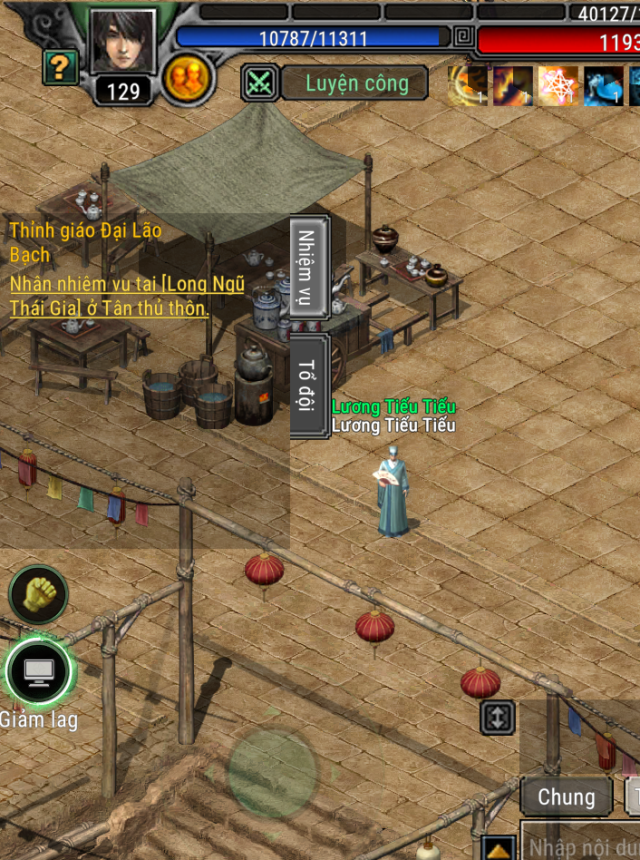
Task: Activate the Luyện công training button
Action: point(356,83)
